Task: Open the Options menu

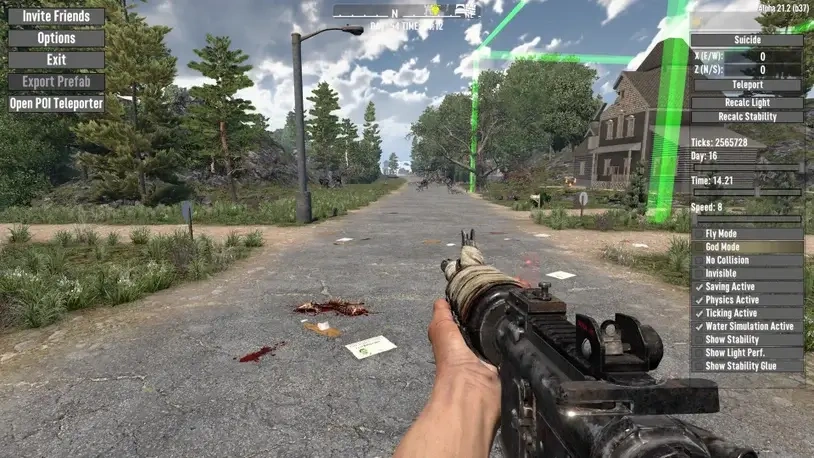Action: (56, 38)
